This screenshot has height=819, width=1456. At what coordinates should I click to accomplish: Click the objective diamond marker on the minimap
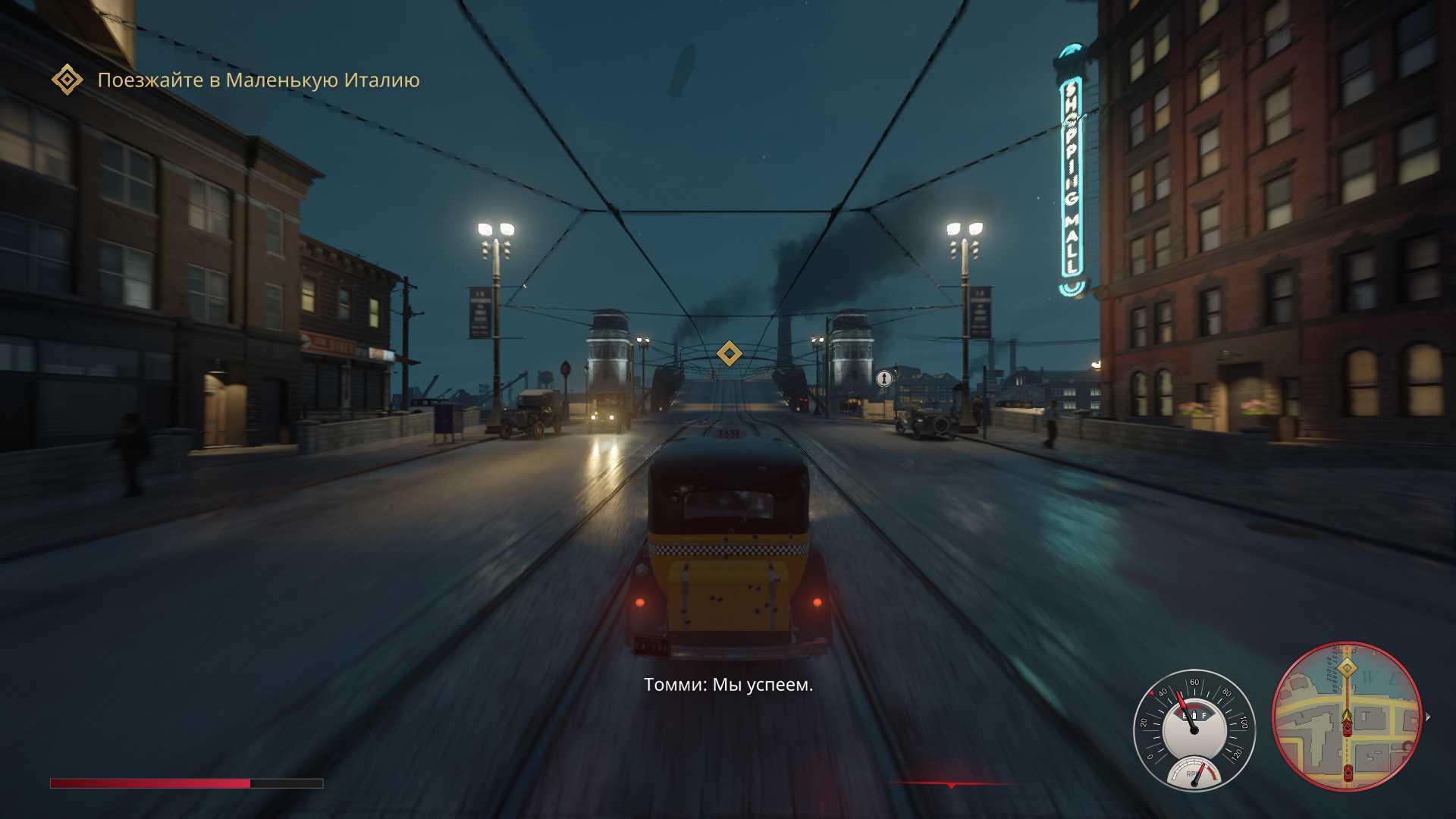[1347, 668]
